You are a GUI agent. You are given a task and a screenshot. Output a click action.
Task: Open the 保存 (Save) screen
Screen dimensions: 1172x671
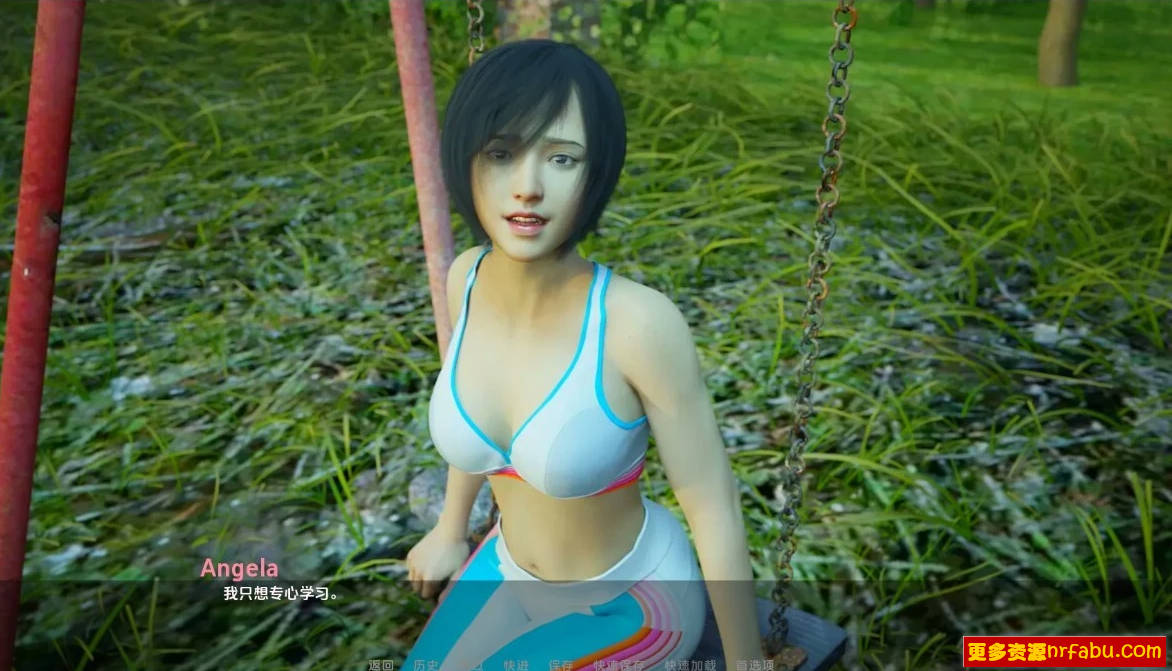click(561, 665)
